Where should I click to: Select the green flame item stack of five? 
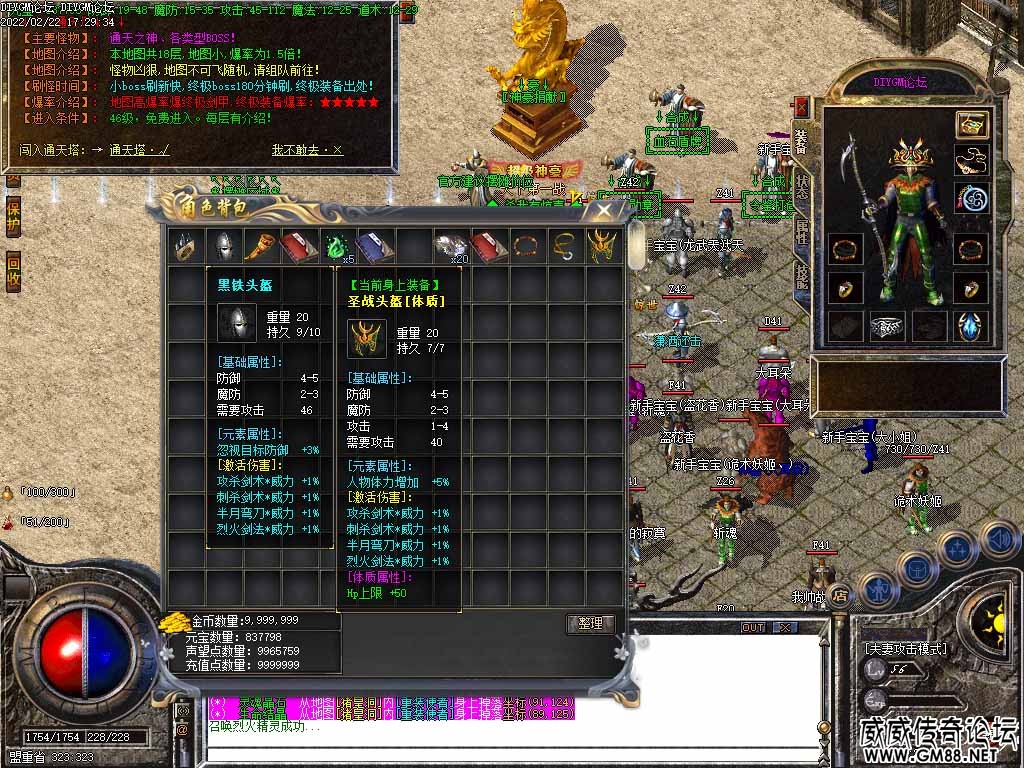point(335,246)
